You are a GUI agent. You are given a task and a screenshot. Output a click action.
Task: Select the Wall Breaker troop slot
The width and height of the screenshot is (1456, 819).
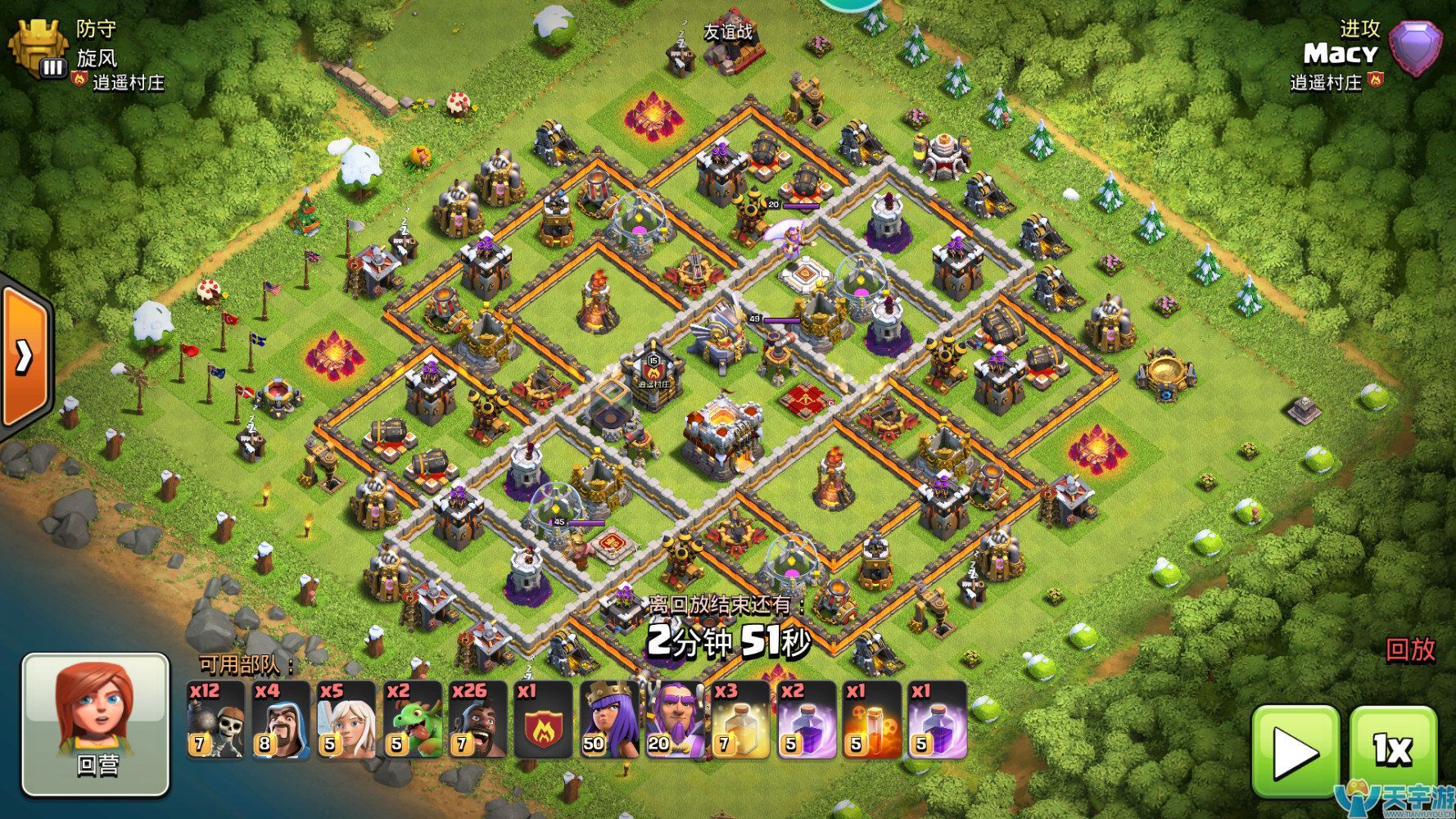pyautogui.click(x=216, y=720)
